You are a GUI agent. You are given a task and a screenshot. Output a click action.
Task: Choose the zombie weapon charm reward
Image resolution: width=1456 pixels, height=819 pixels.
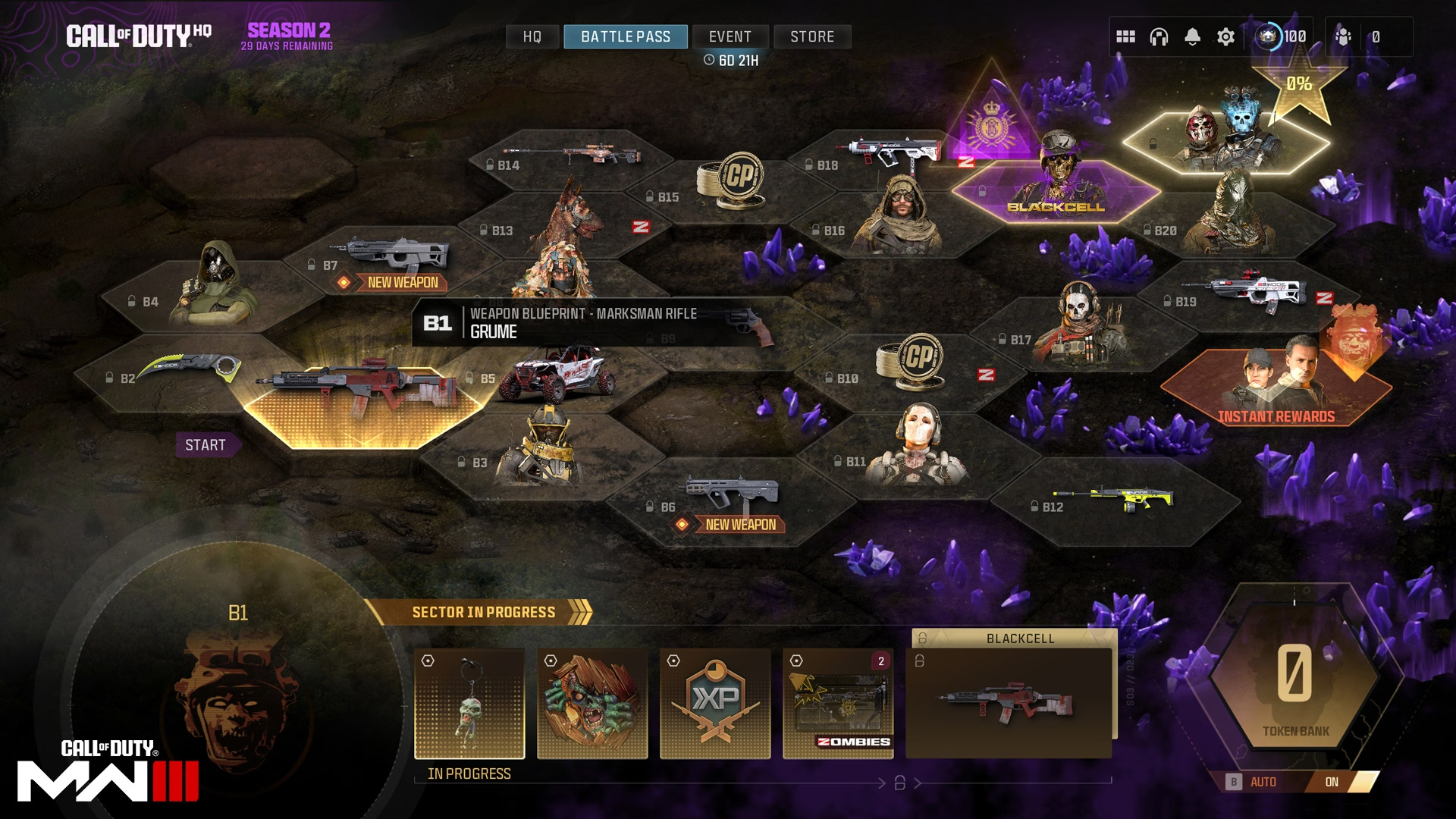pyautogui.click(x=469, y=703)
